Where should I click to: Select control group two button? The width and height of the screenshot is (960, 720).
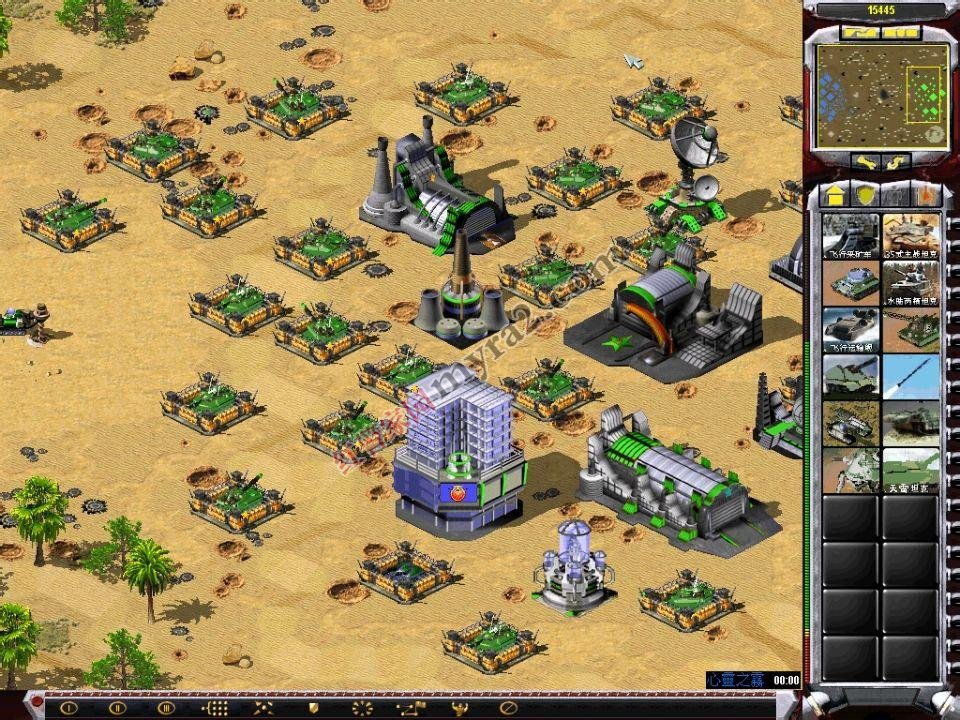point(117,707)
